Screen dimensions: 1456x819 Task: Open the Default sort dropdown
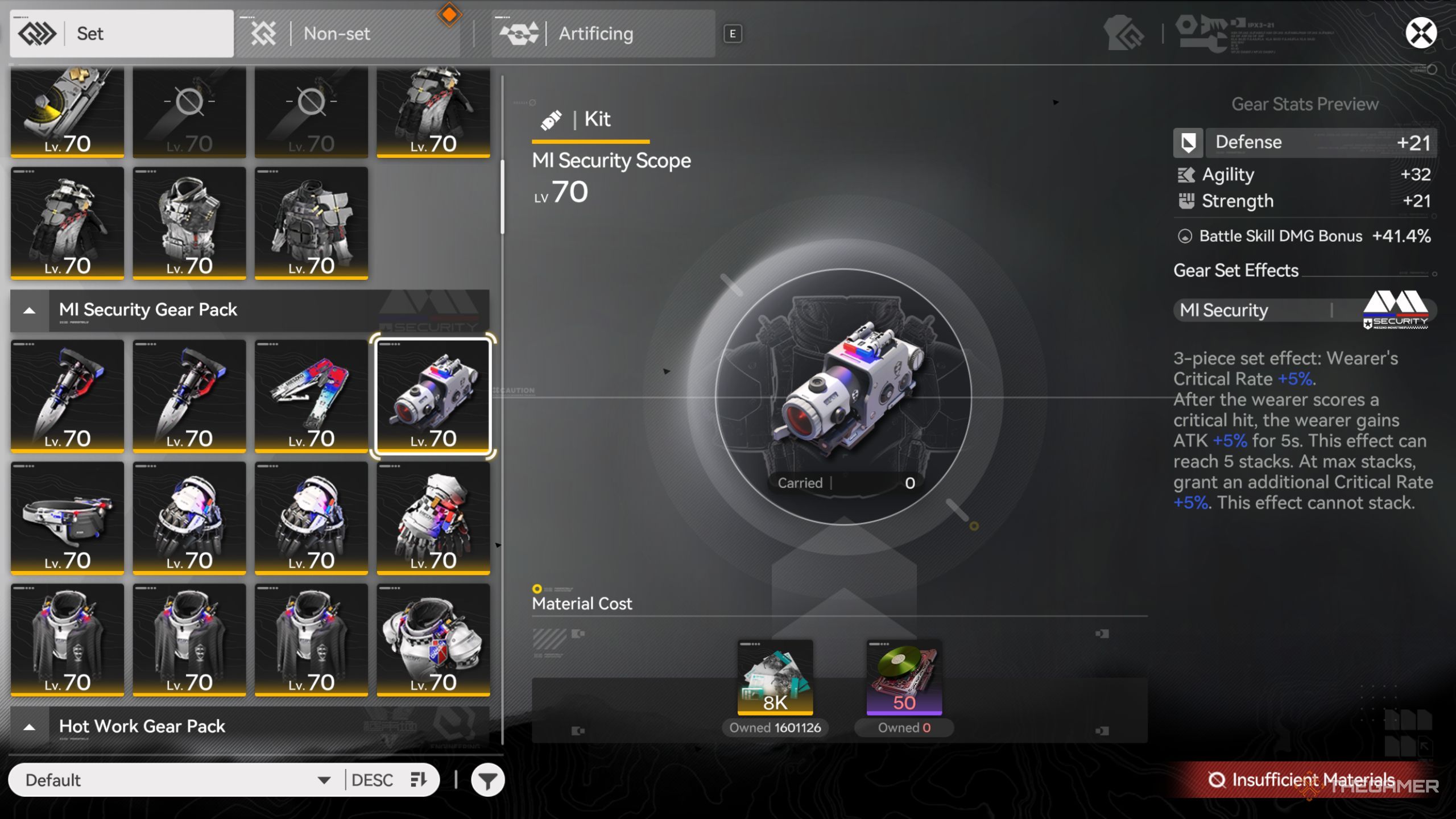[x=176, y=780]
